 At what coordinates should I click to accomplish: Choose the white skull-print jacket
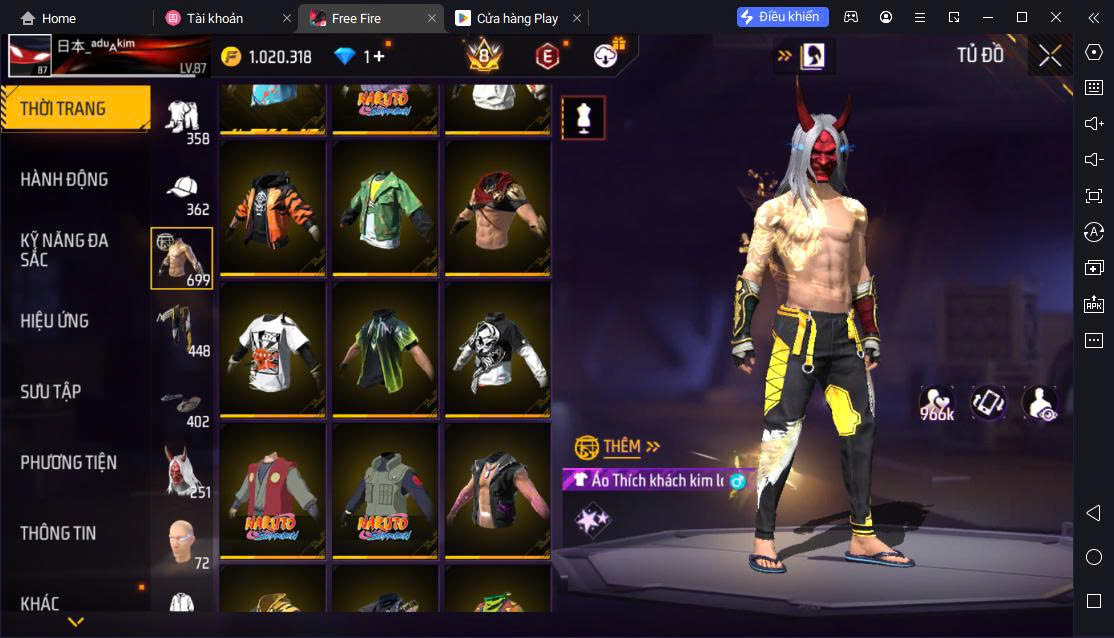497,350
